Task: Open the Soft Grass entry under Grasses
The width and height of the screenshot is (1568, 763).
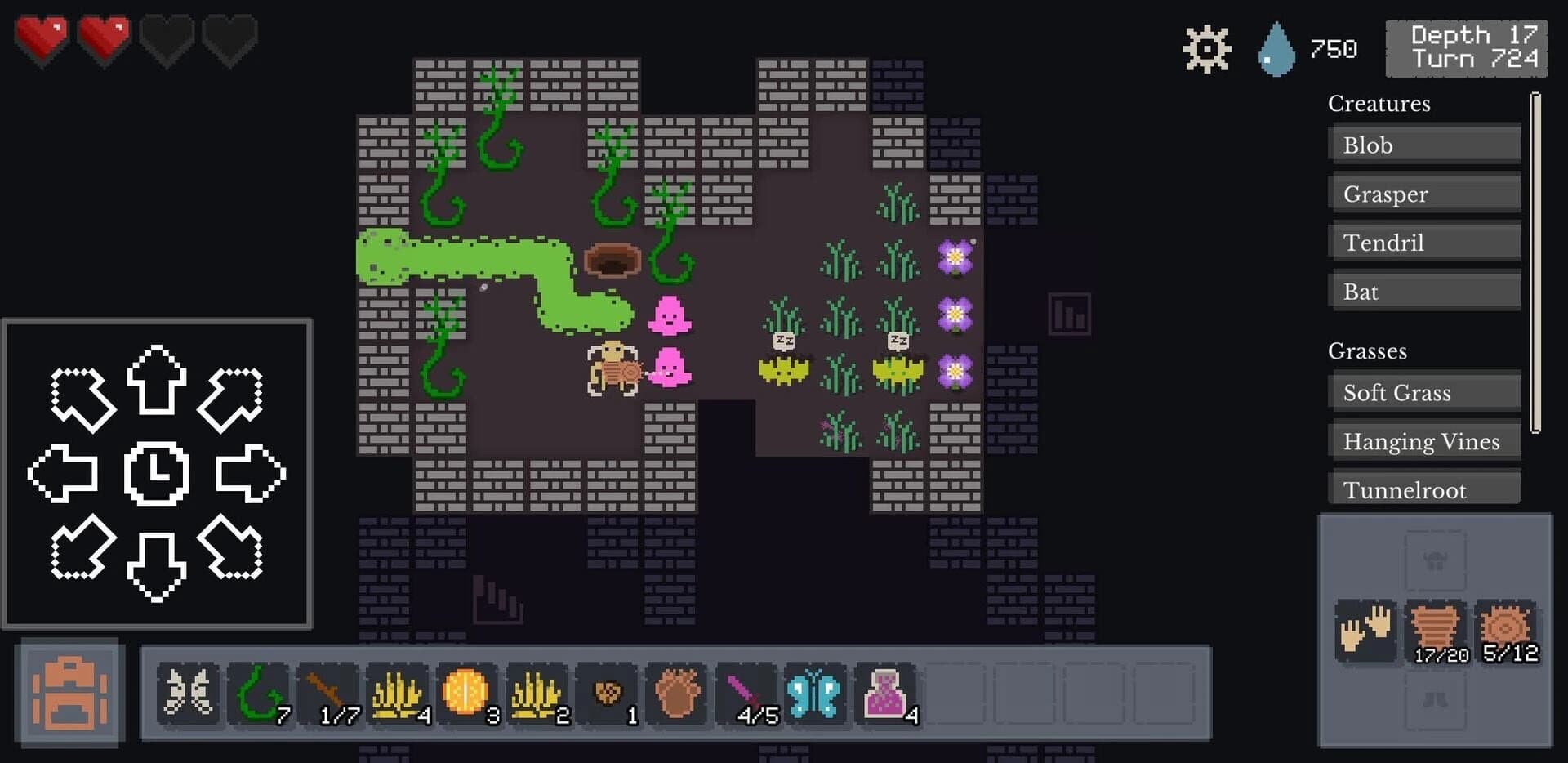Action: tap(1425, 392)
